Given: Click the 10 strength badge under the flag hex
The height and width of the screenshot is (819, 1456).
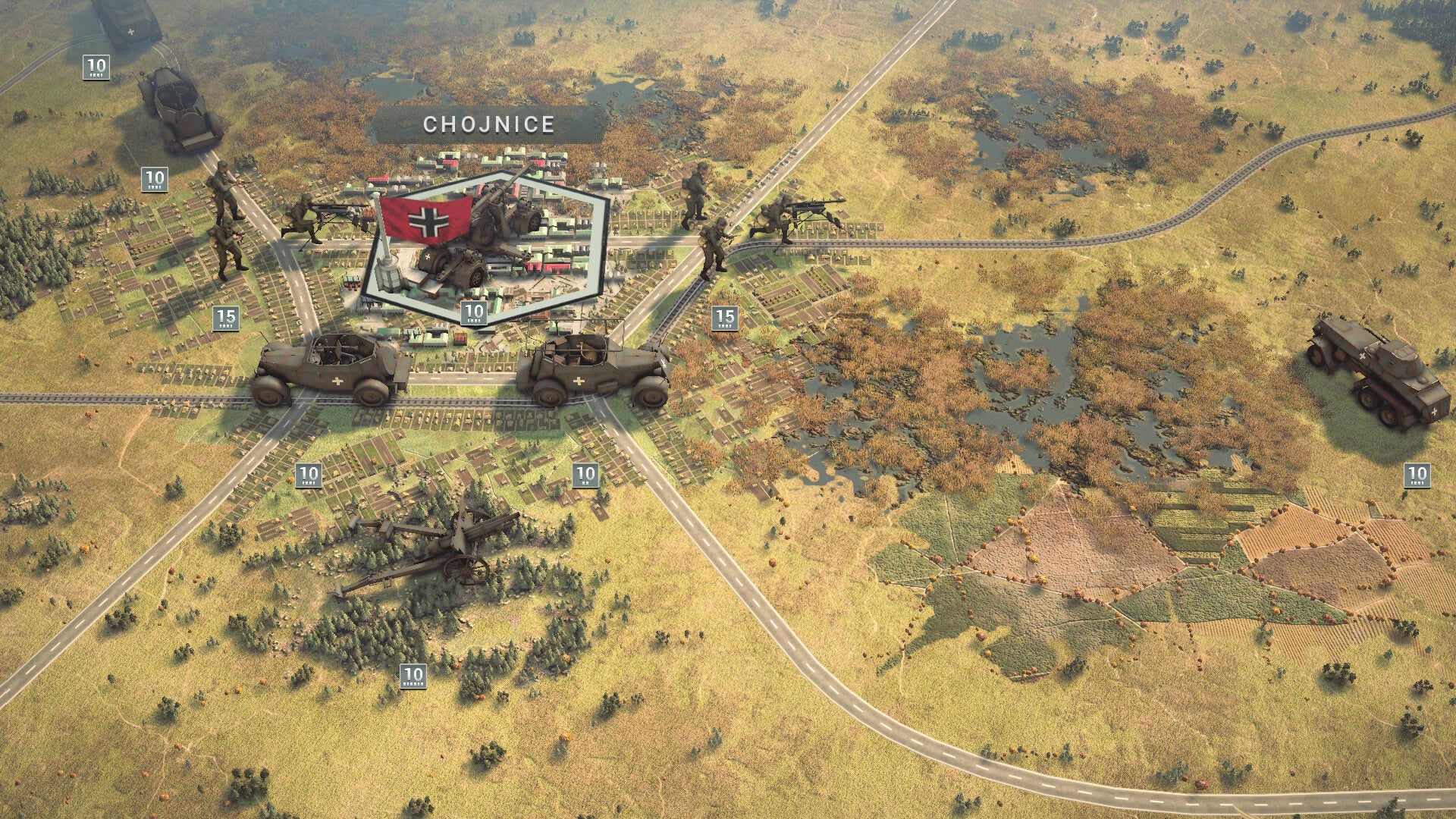Looking at the screenshot, I should pyautogui.click(x=475, y=312).
